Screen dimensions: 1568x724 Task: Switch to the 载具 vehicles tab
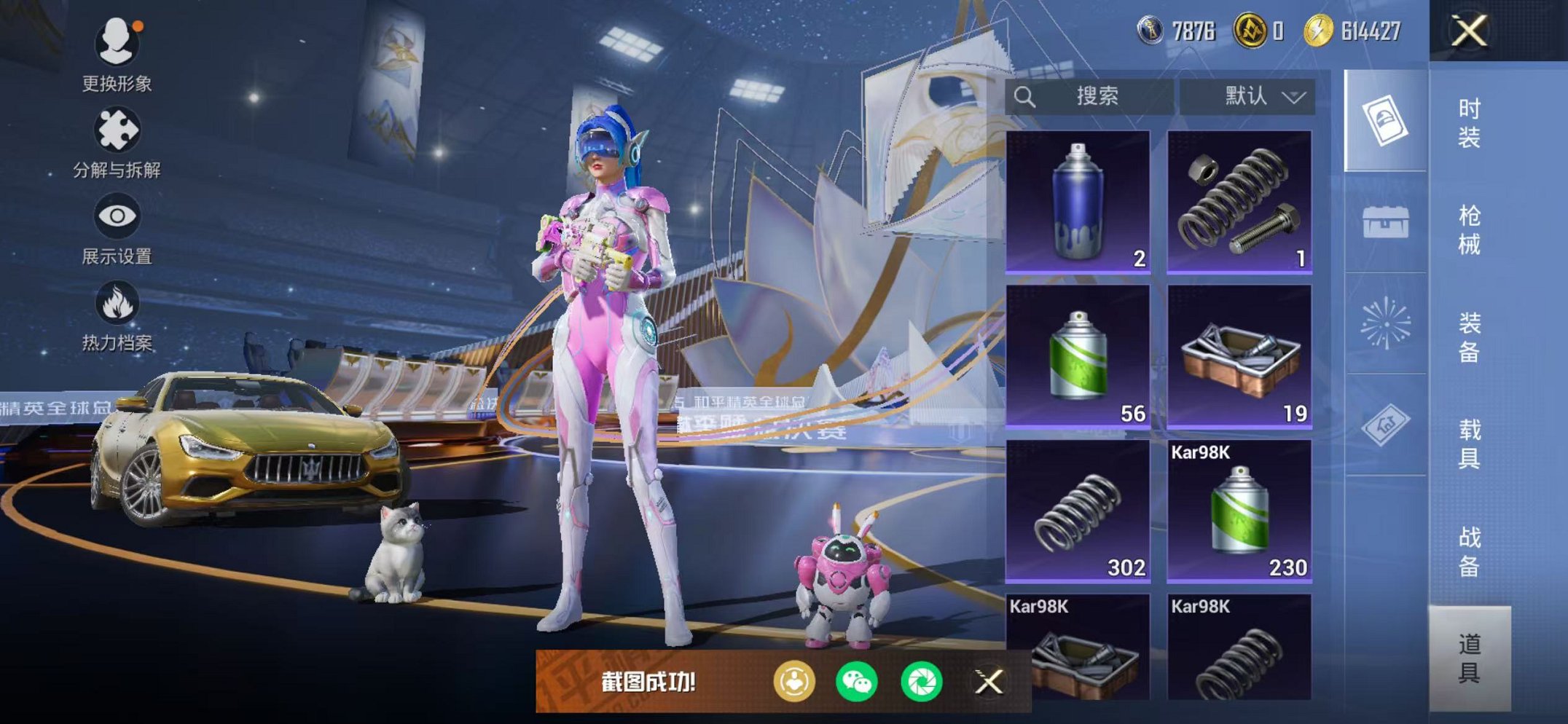point(1469,444)
